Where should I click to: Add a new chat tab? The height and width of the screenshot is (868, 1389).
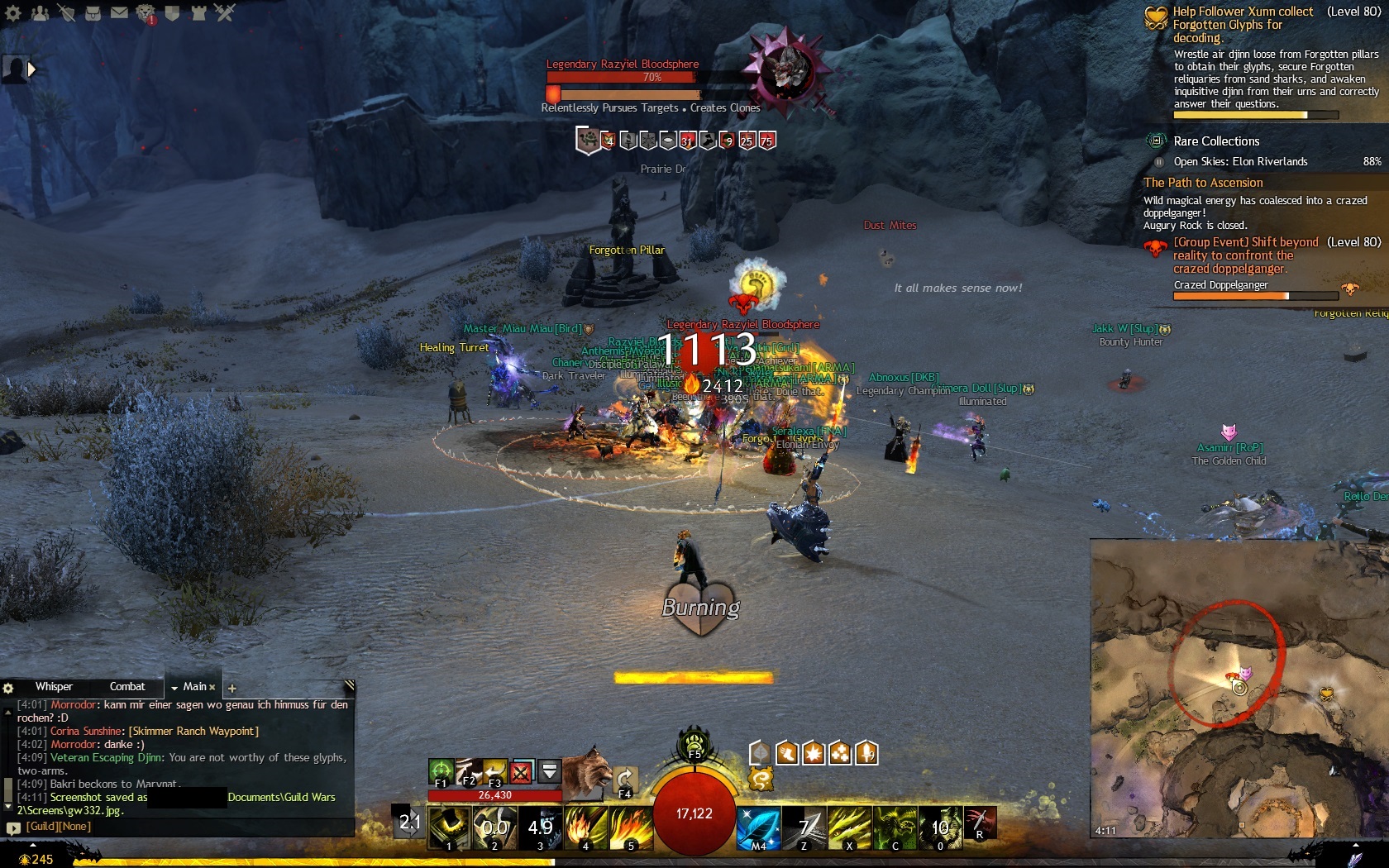232,688
